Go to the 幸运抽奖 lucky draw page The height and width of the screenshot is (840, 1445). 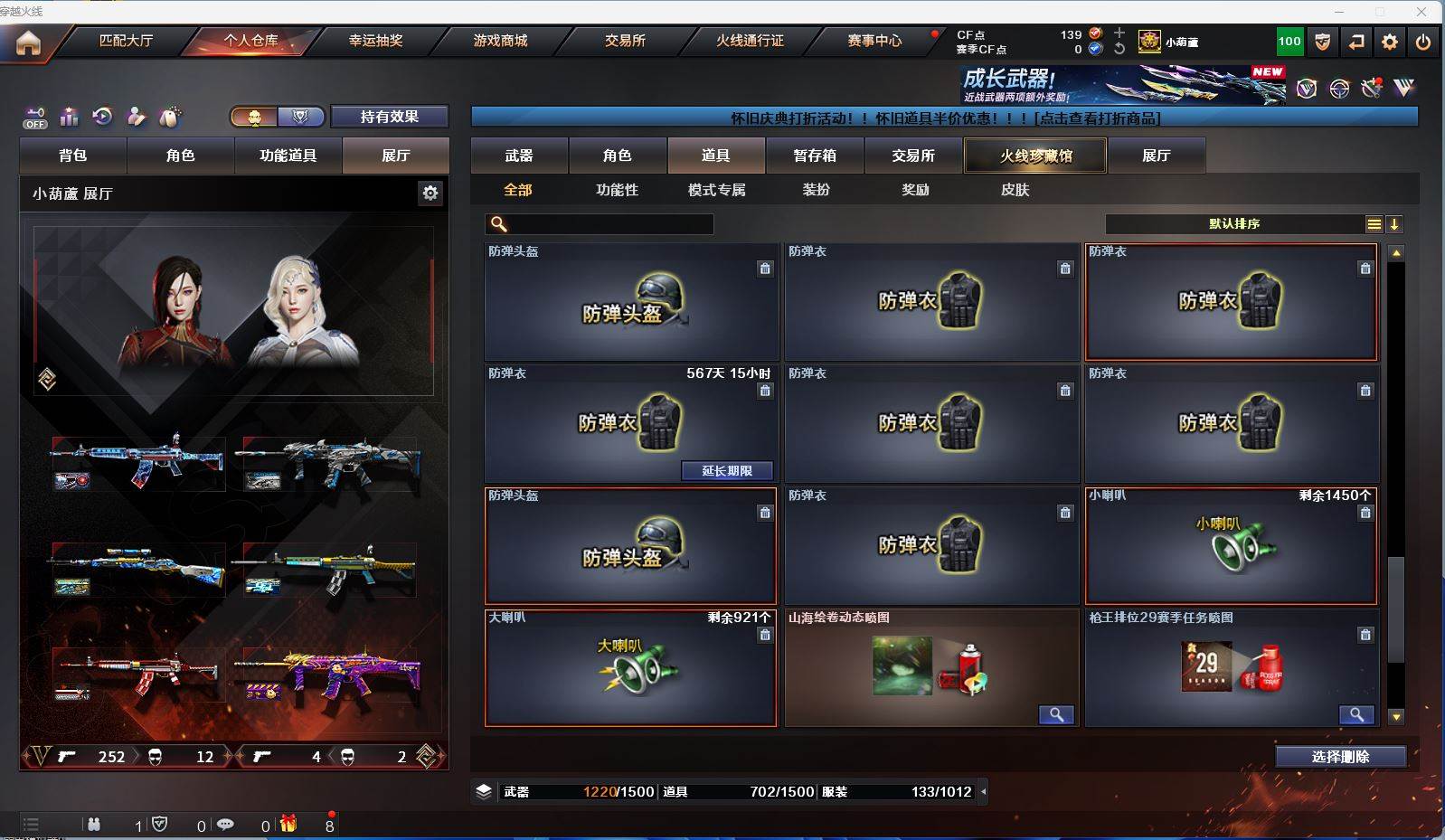pyautogui.click(x=375, y=41)
